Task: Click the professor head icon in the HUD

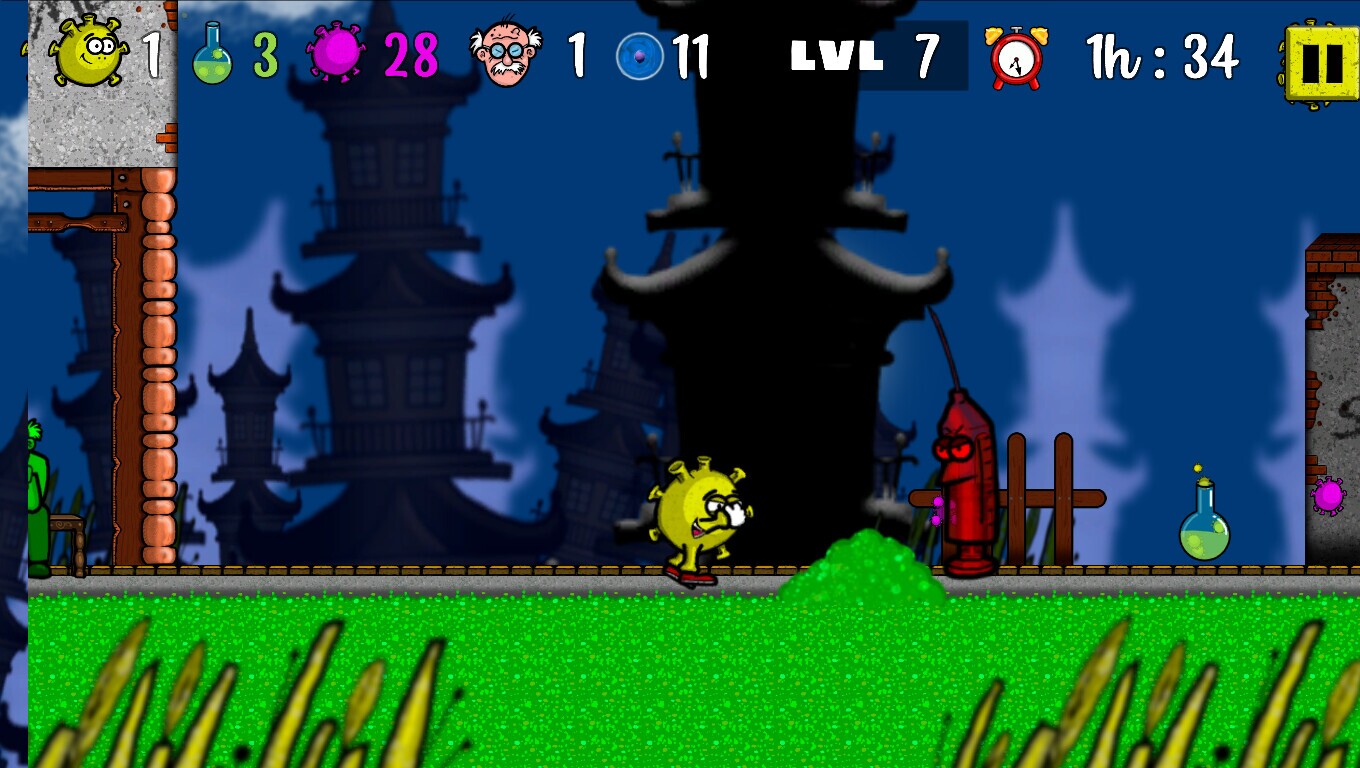Action: pos(505,52)
